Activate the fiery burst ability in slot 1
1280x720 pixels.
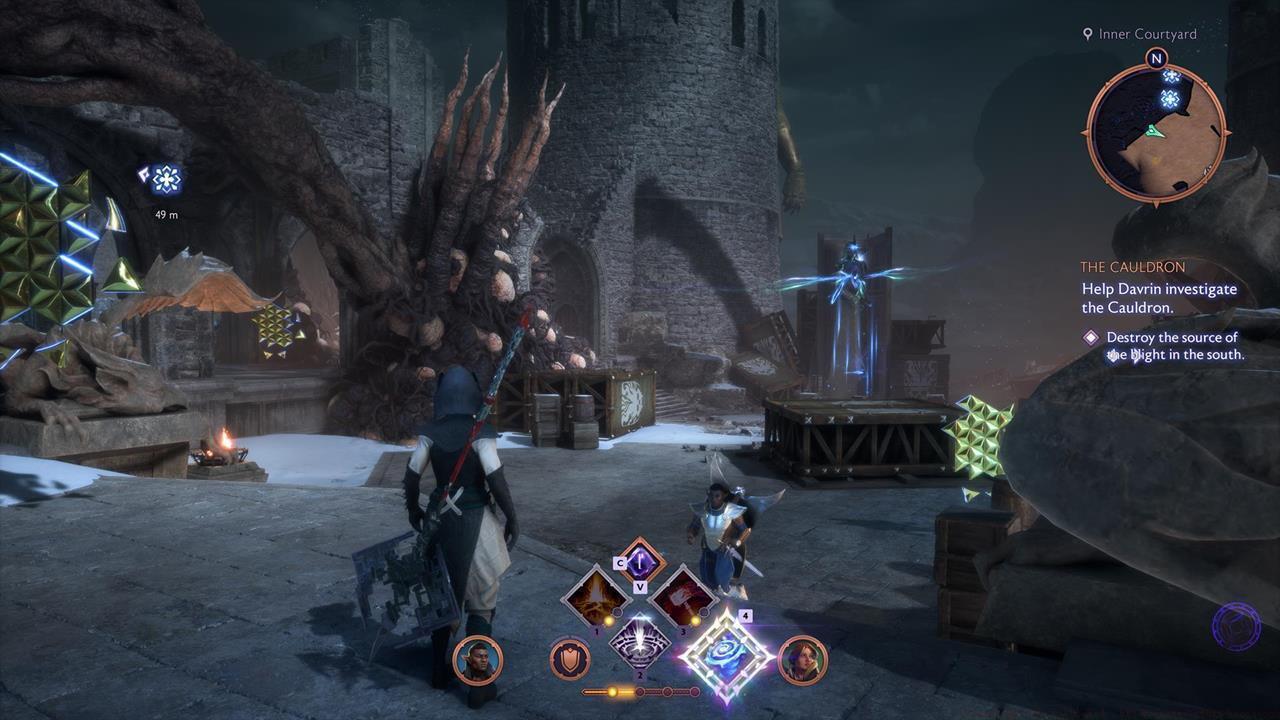[595, 597]
